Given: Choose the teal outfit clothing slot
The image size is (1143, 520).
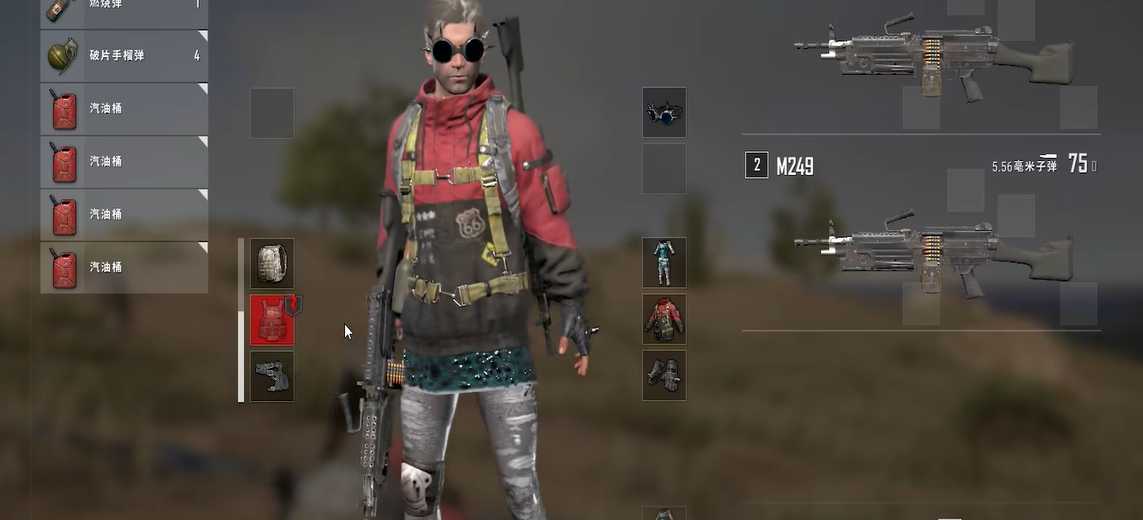Looking at the screenshot, I should [x=663, y=262].
